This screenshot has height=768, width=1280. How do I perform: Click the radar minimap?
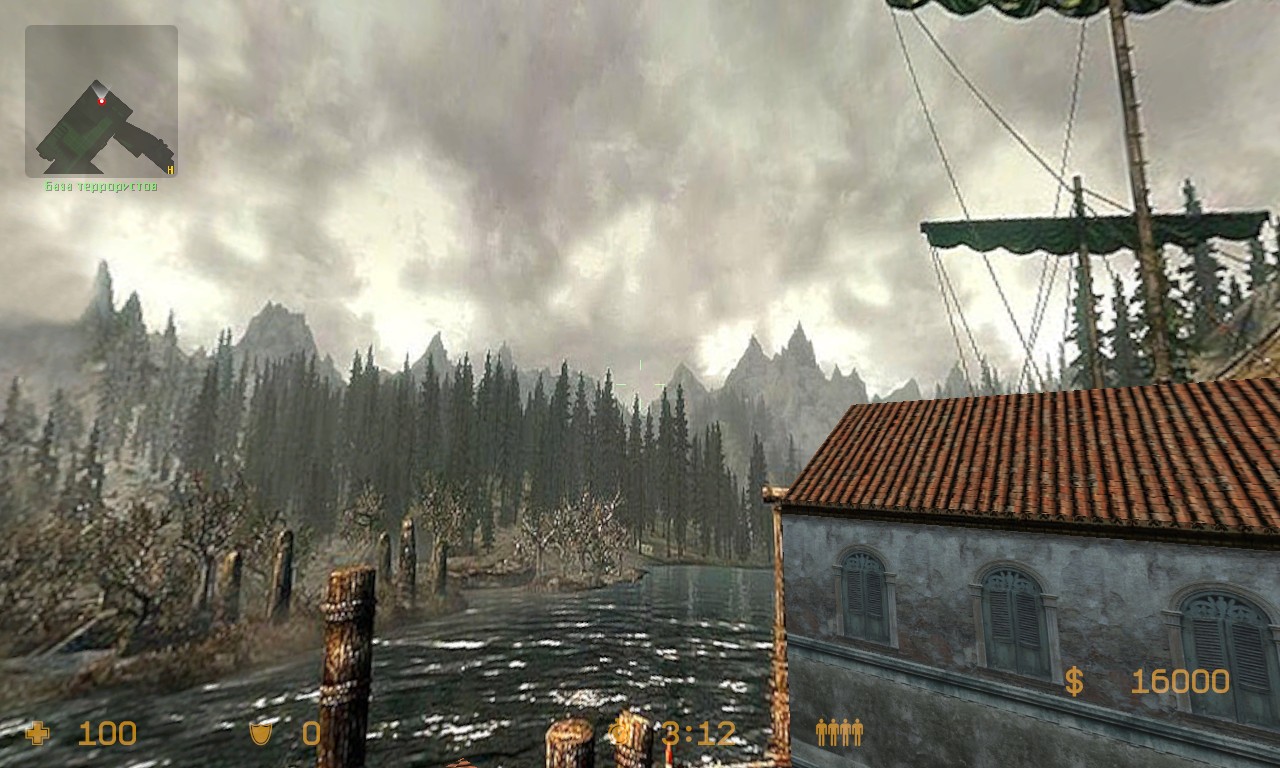click(x=101, y=102)
